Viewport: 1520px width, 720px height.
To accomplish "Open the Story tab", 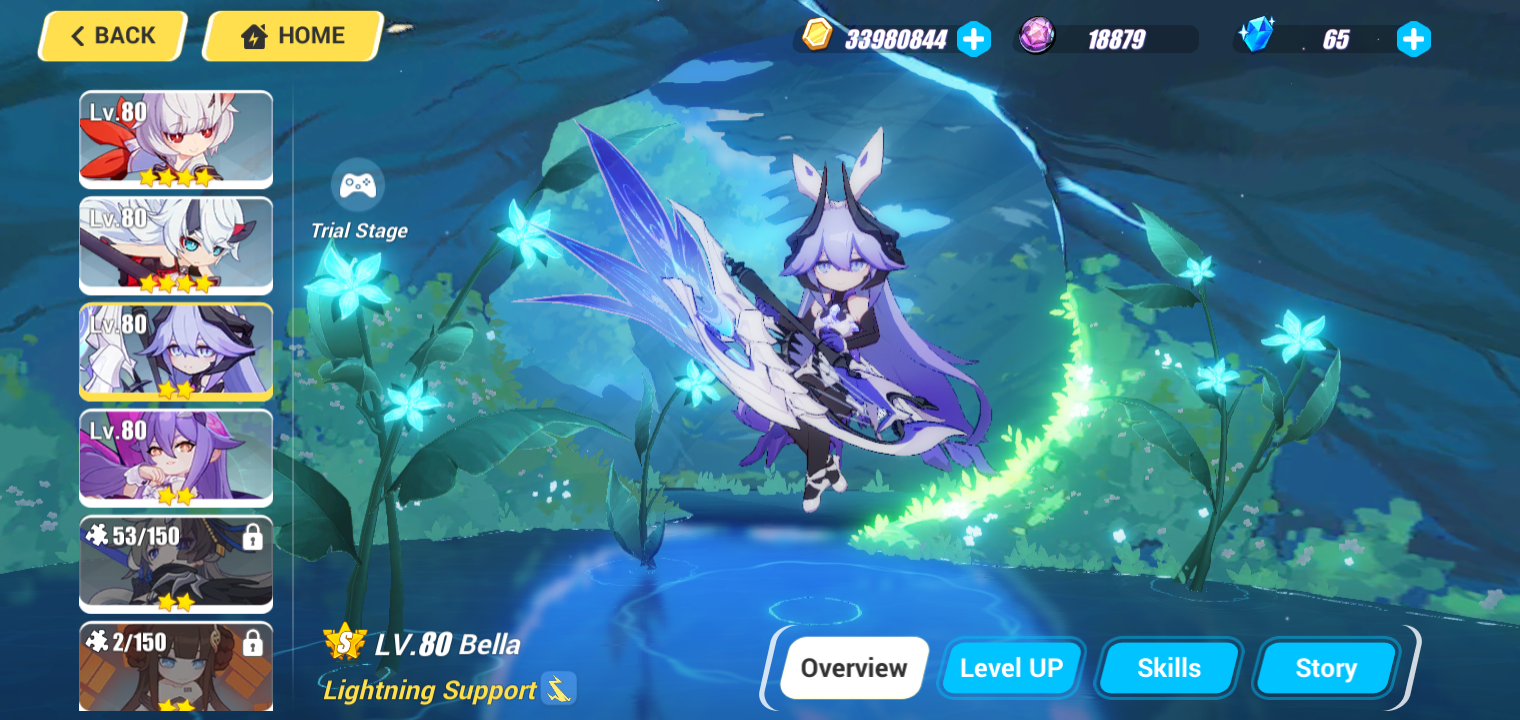I will click(x=1325, y=667).
